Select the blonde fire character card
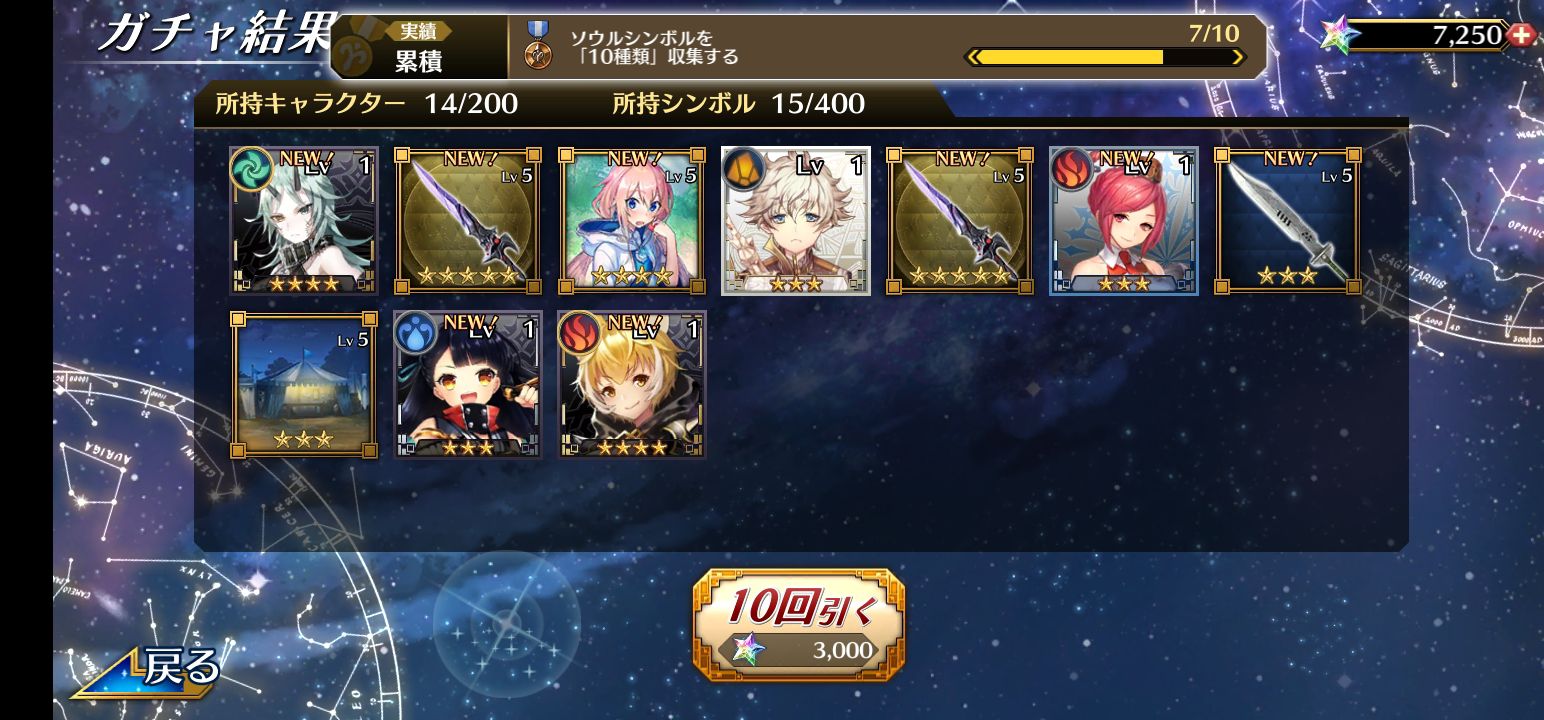 click(x=632, y=385)
